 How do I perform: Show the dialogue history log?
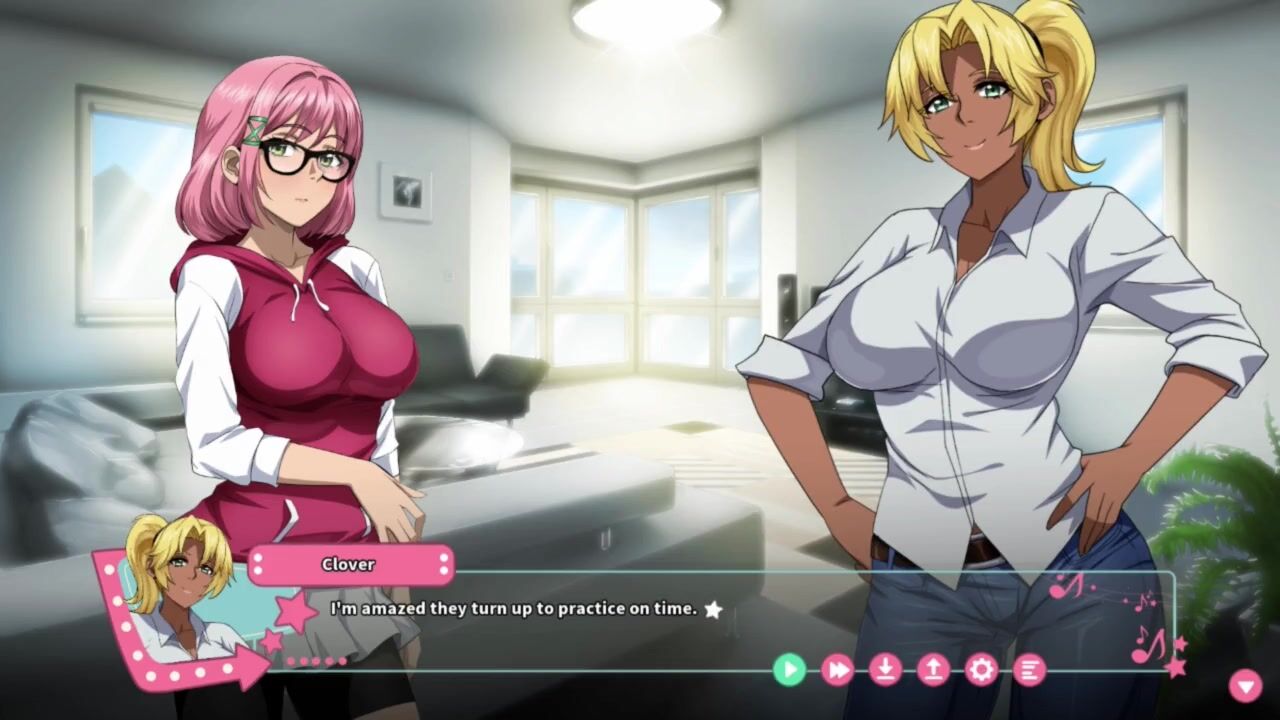click(1029, 669)
